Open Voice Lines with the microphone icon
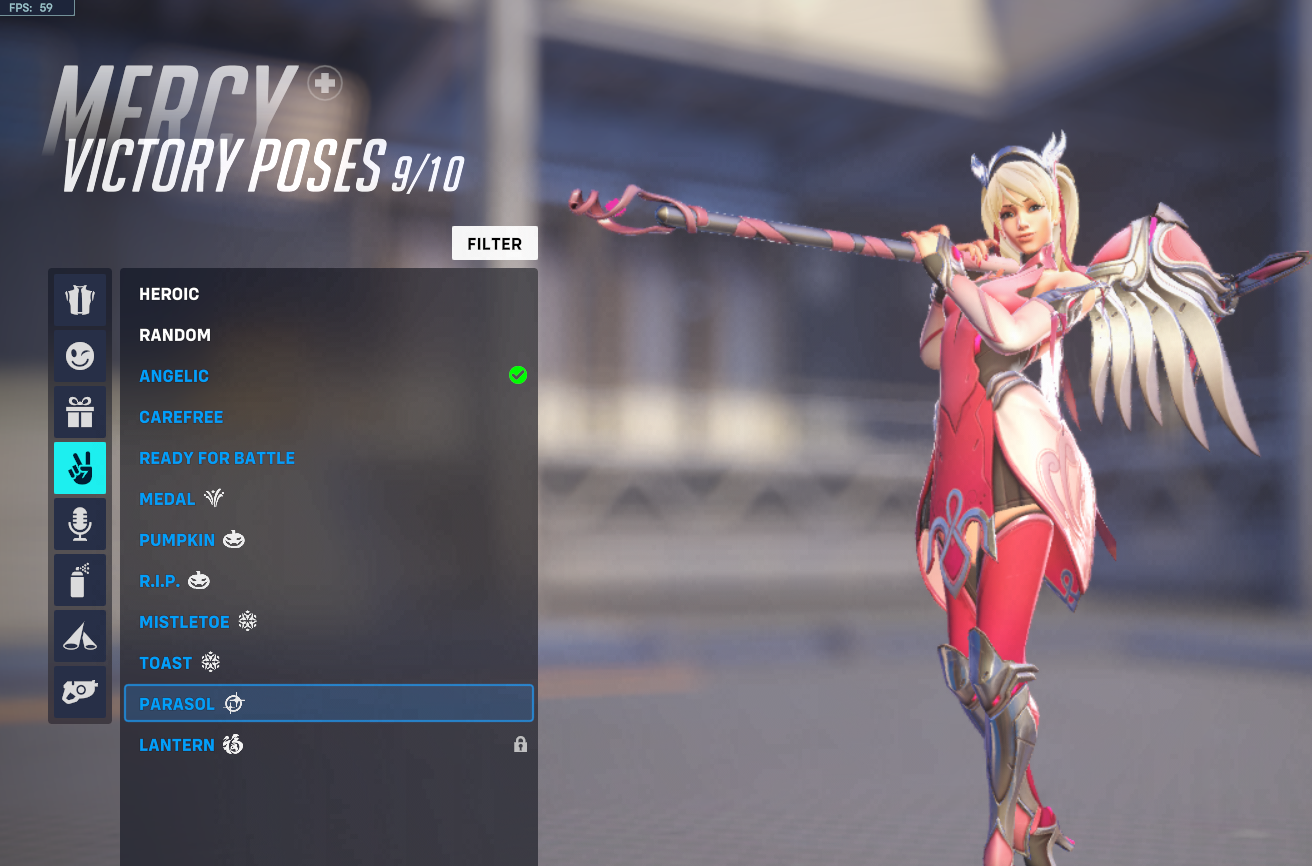 click(x=80, y=523)
